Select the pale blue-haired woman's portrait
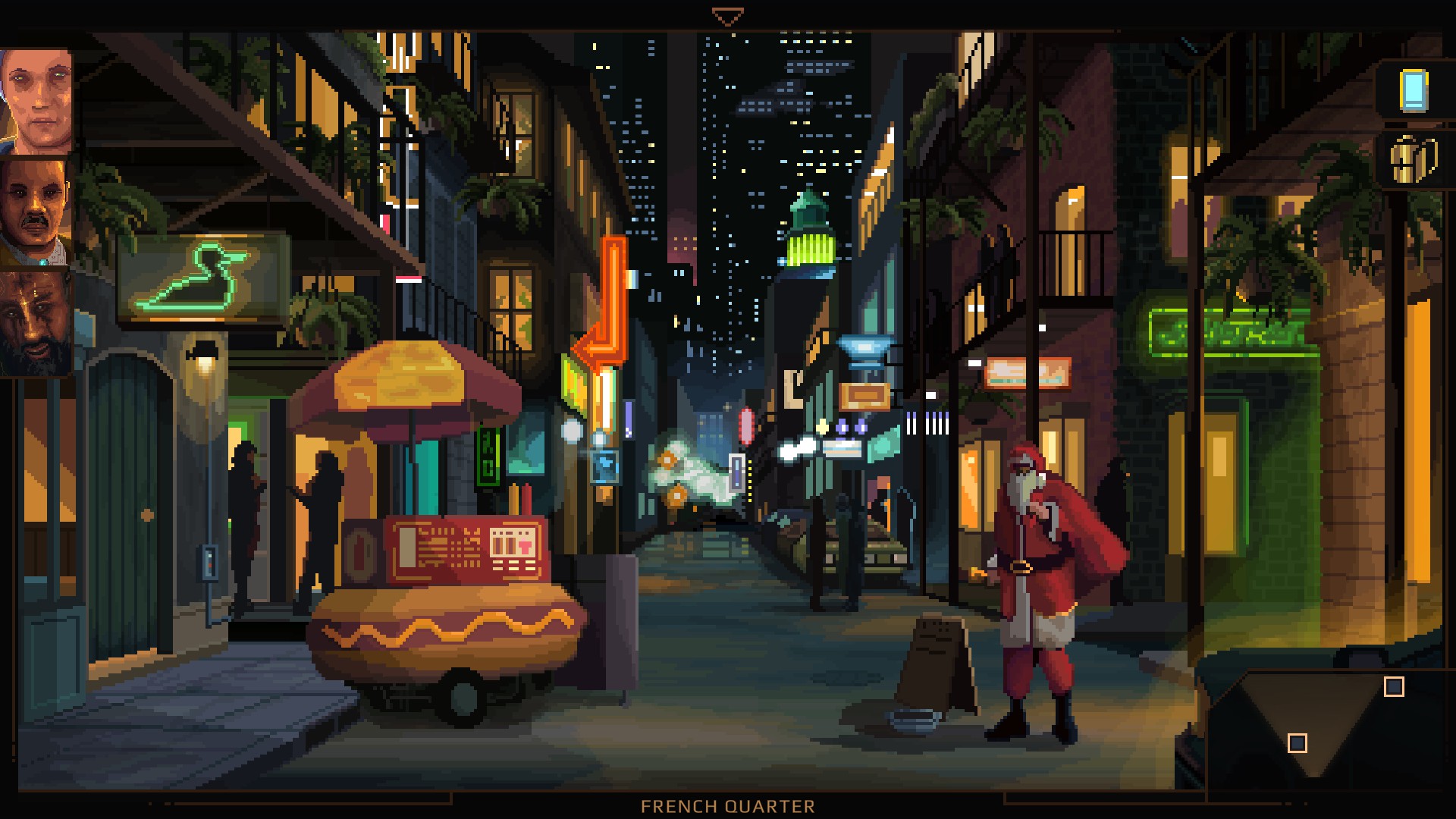The width and height of the screenshot is (1456, 819). 36,100
